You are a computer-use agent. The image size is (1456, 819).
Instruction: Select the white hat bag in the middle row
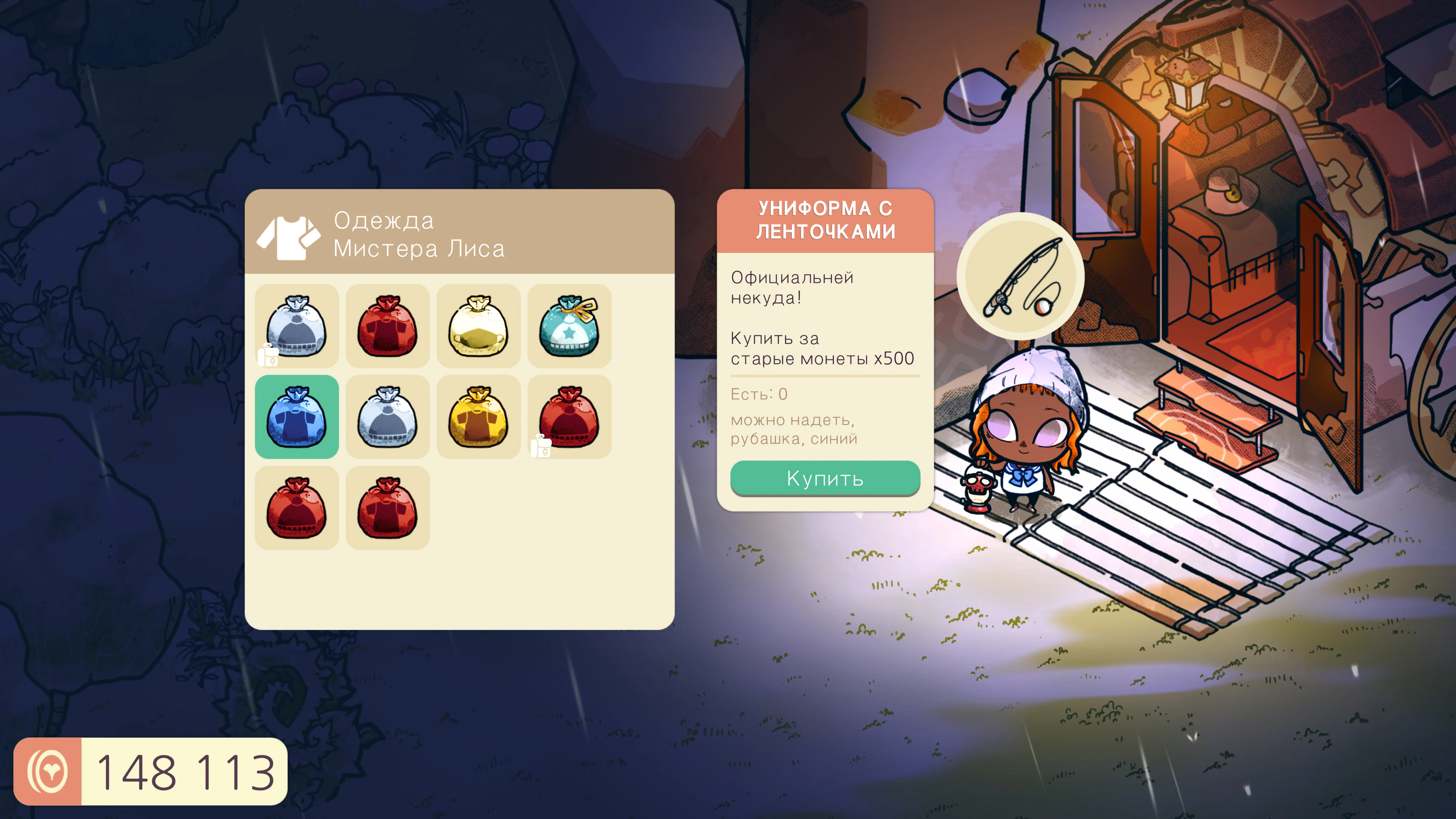pyautogui.click(x=388, y=417)
